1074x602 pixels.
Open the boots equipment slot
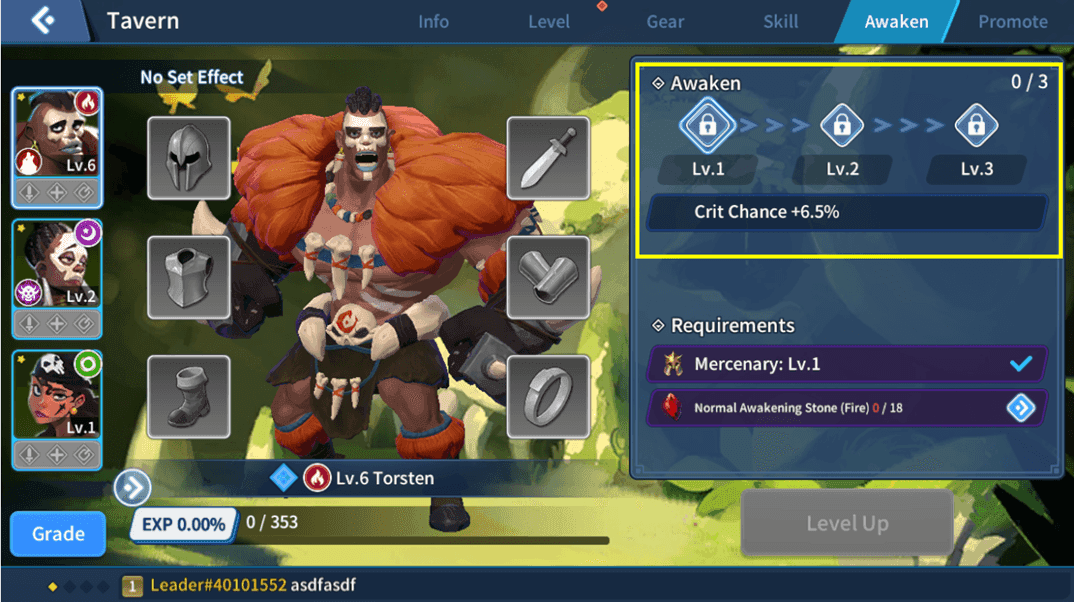189,397
